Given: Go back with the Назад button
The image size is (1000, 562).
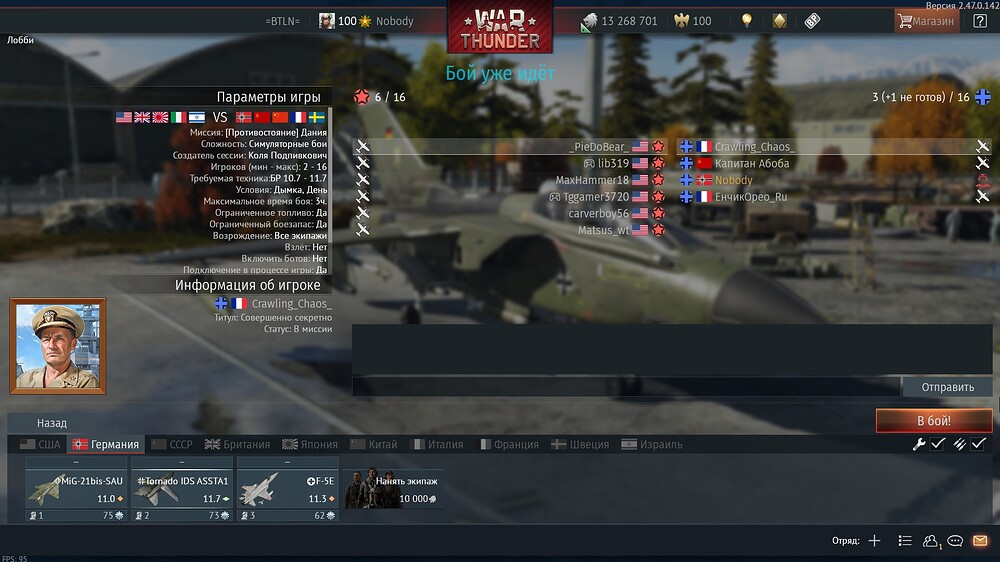Looking at the screenshot, I should point(52,423).
